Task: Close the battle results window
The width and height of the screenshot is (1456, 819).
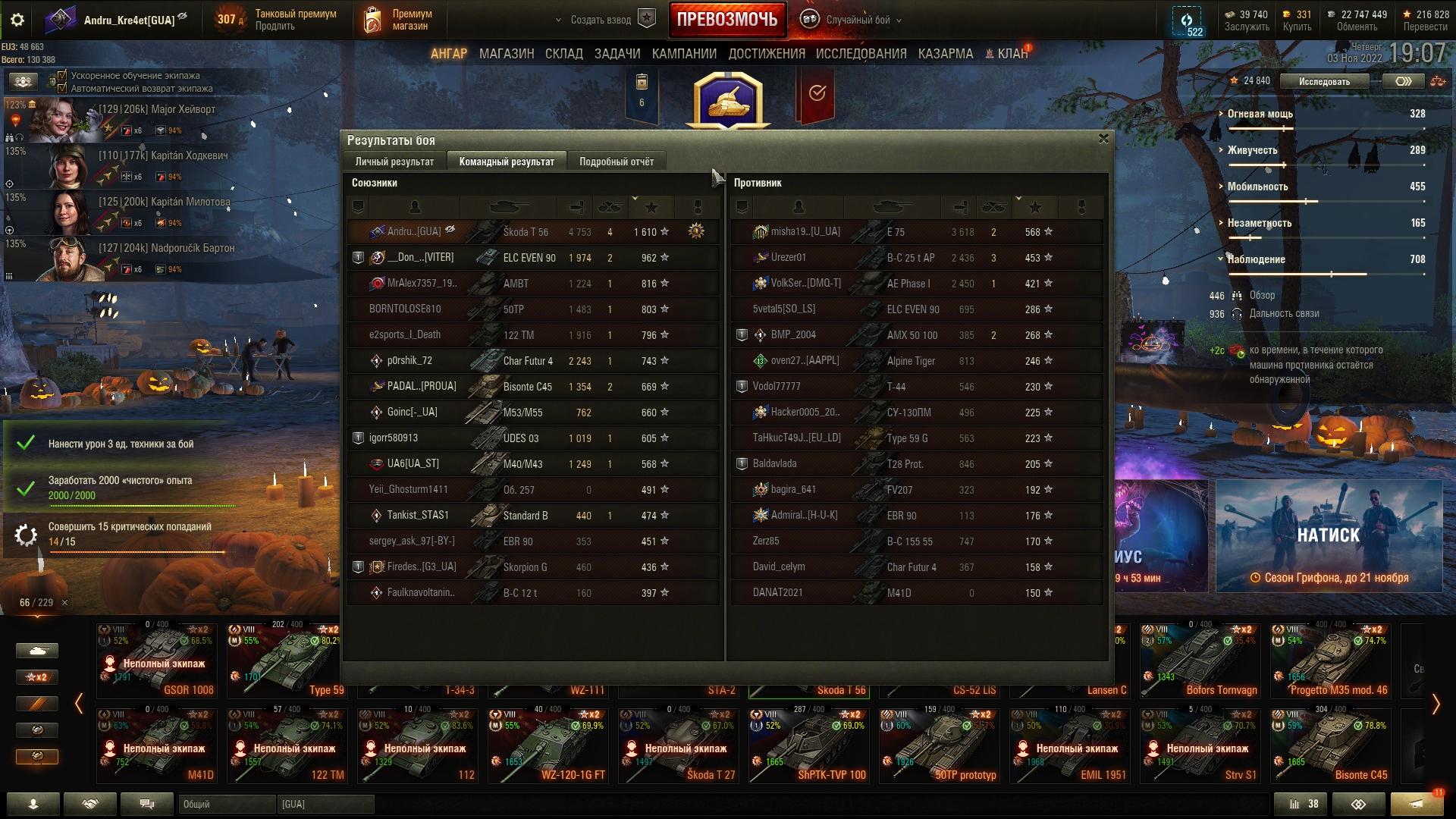Action: click(x=1103, y=139)
